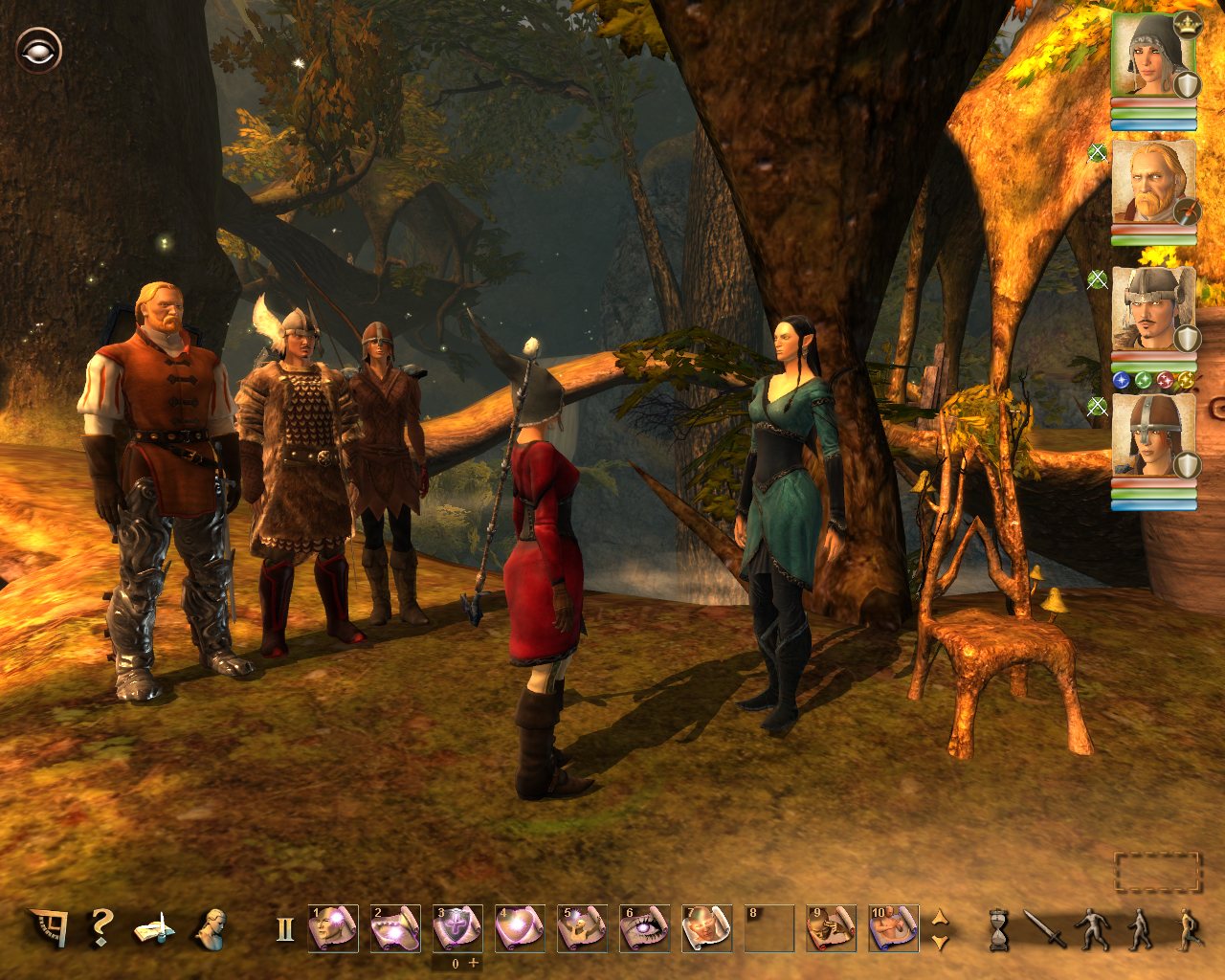This screenshot has height=980, width=1225.
Task: Open the character sheet bust icon
Action: [208, 928]
